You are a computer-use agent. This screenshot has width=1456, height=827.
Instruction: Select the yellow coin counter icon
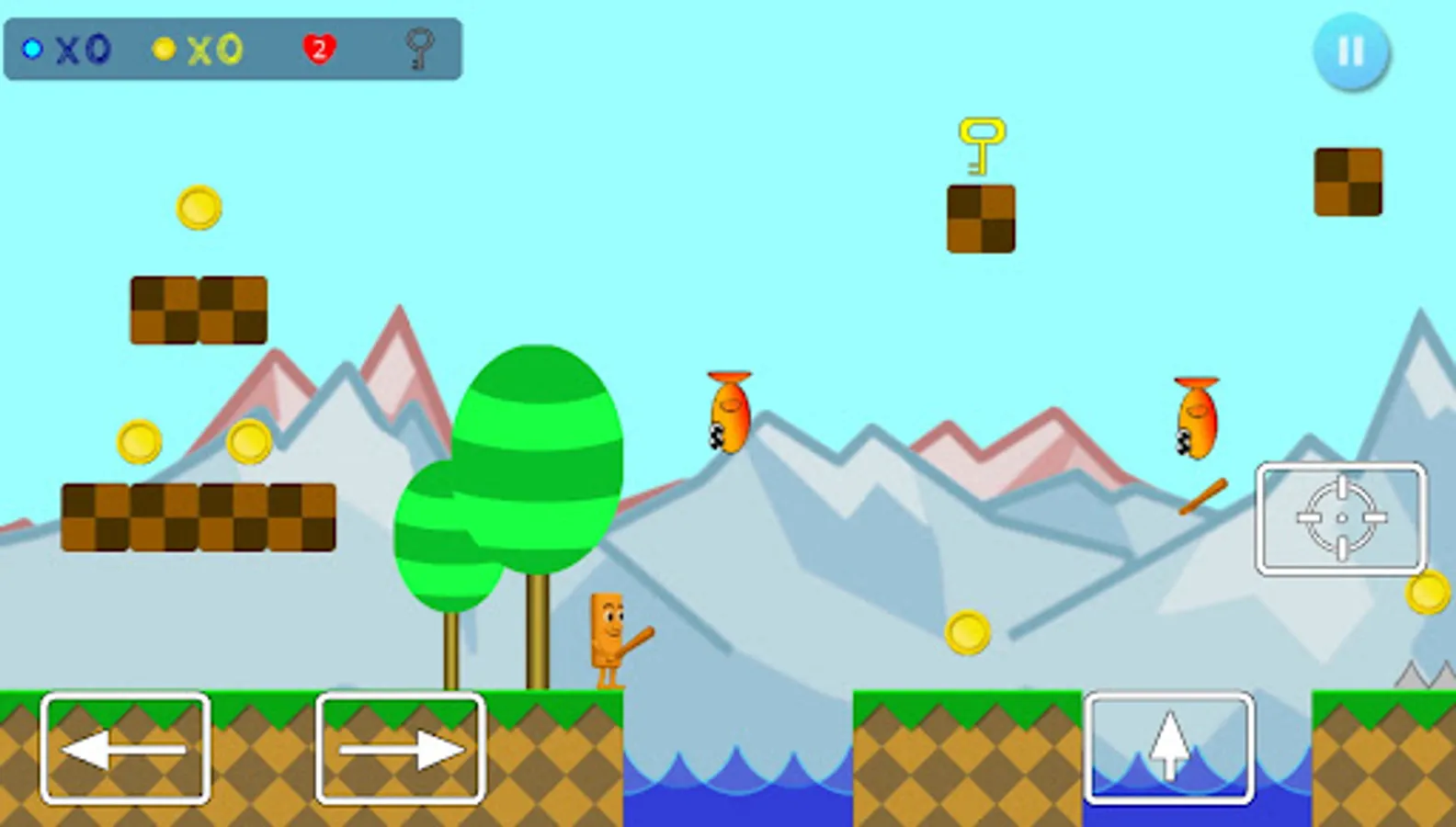pyautogui.click(x=165, y=51)
